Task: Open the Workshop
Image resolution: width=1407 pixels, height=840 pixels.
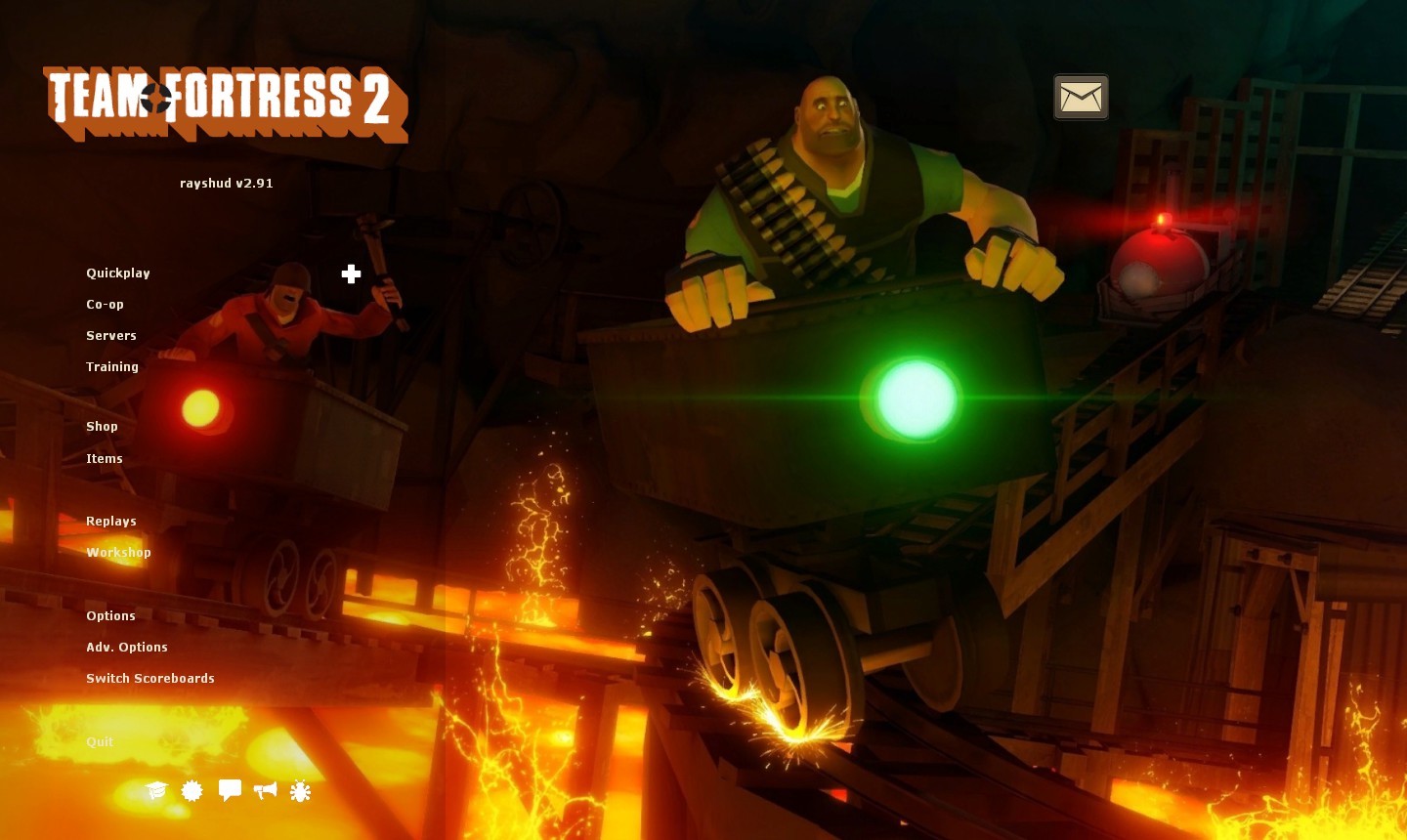Action: 118,553
